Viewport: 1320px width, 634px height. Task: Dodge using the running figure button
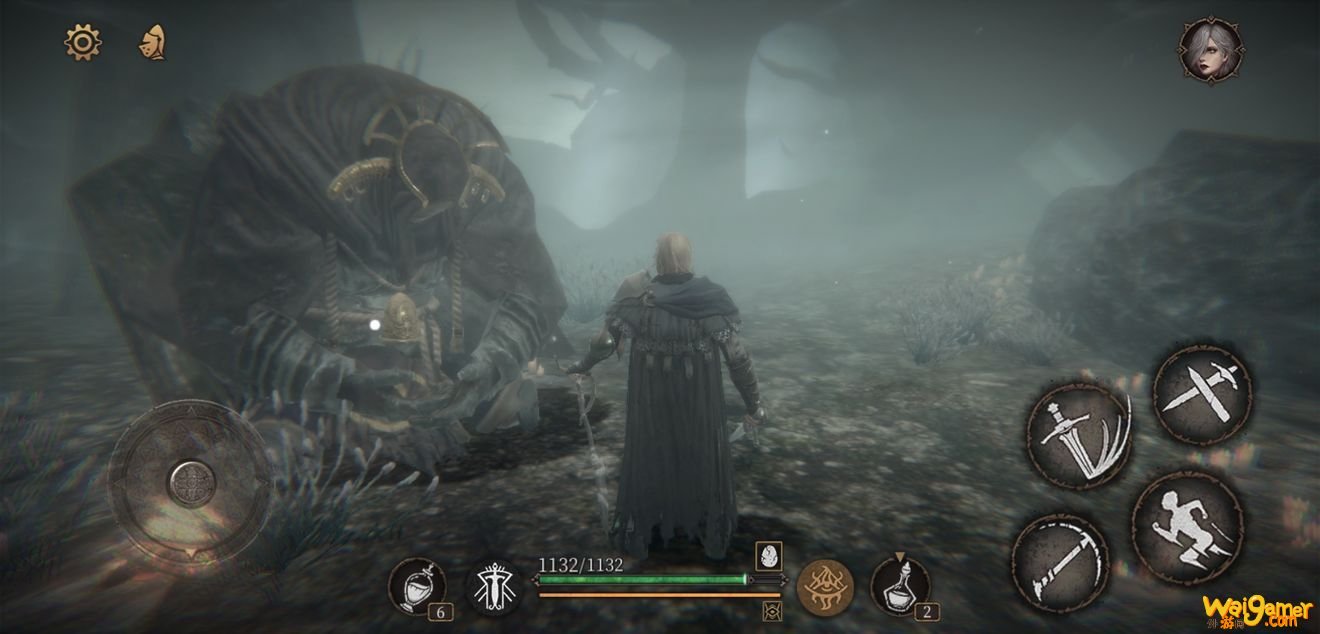coord(1187,525)
